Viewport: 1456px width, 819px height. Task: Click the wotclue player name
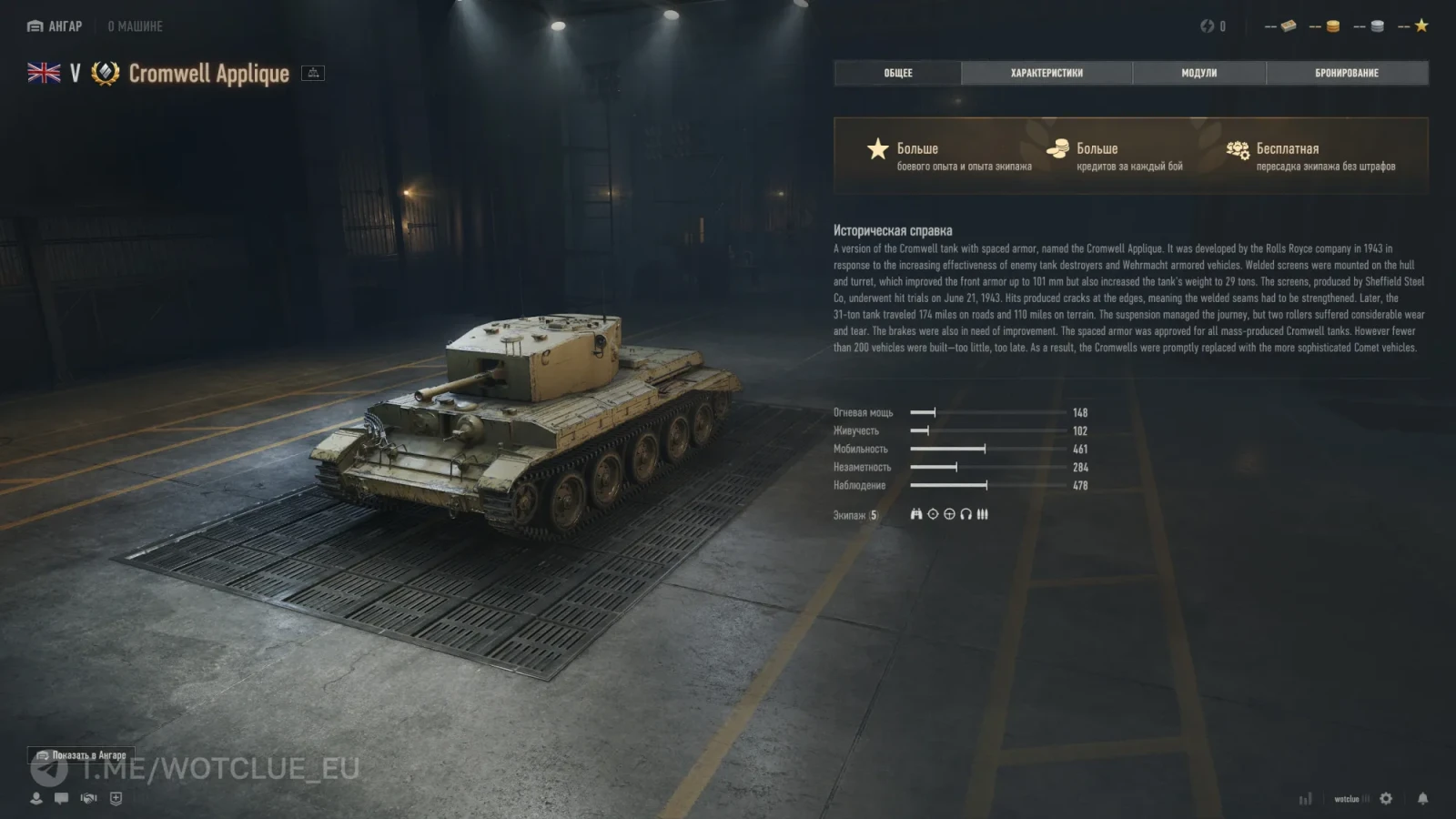point(1347,799)
